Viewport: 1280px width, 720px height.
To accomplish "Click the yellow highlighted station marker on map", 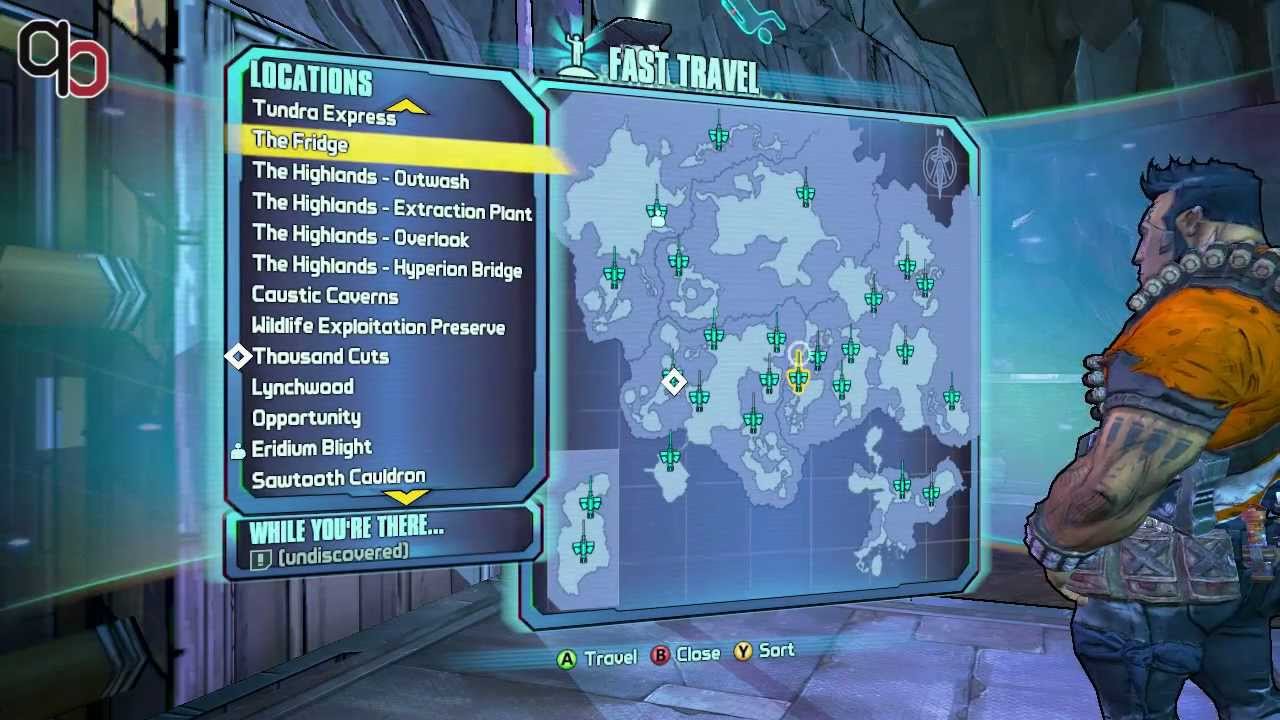I will (x=798, y=376).
